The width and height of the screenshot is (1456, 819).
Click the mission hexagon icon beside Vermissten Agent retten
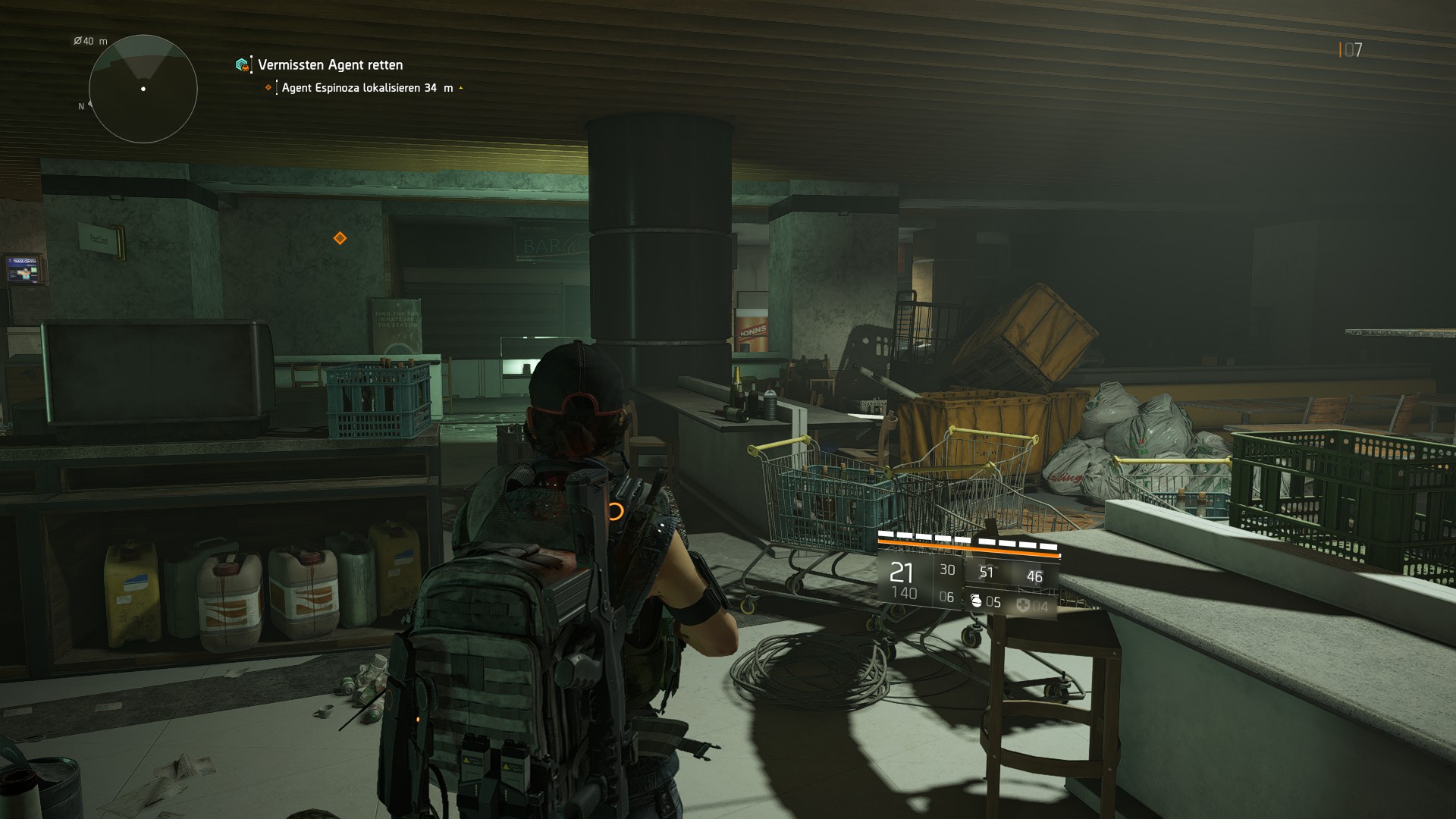(x=242, y=65)
